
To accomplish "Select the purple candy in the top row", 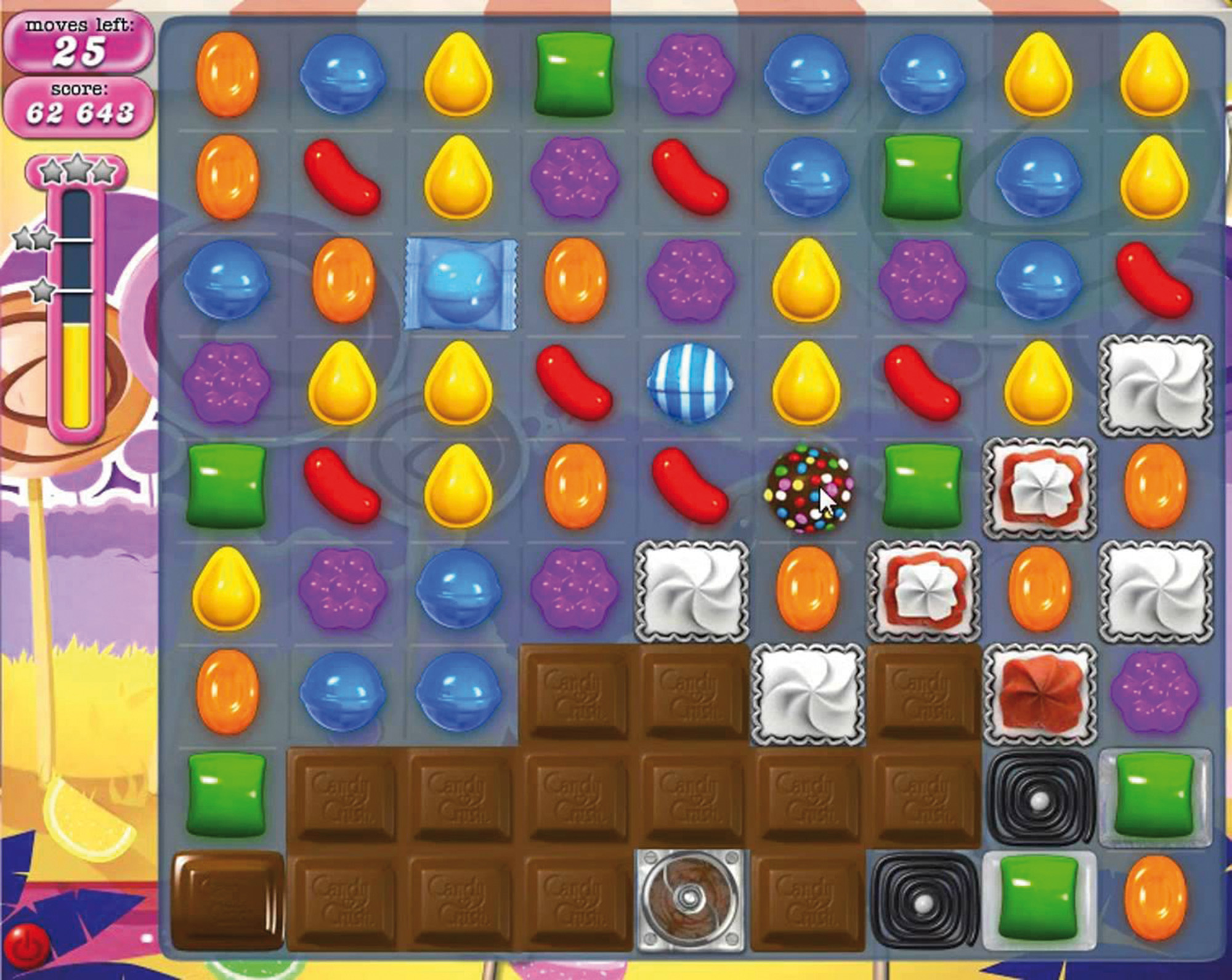I will coord(691,75).
